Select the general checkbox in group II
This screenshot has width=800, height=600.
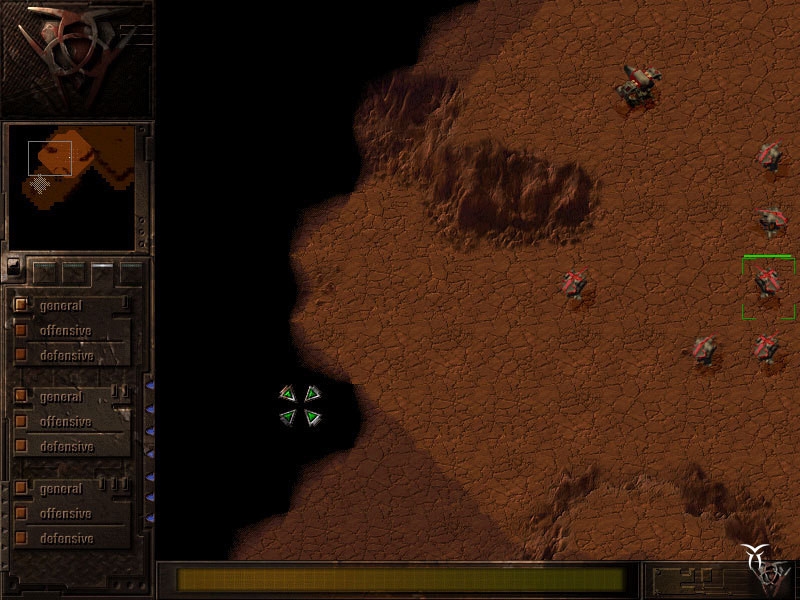(20, 397)
